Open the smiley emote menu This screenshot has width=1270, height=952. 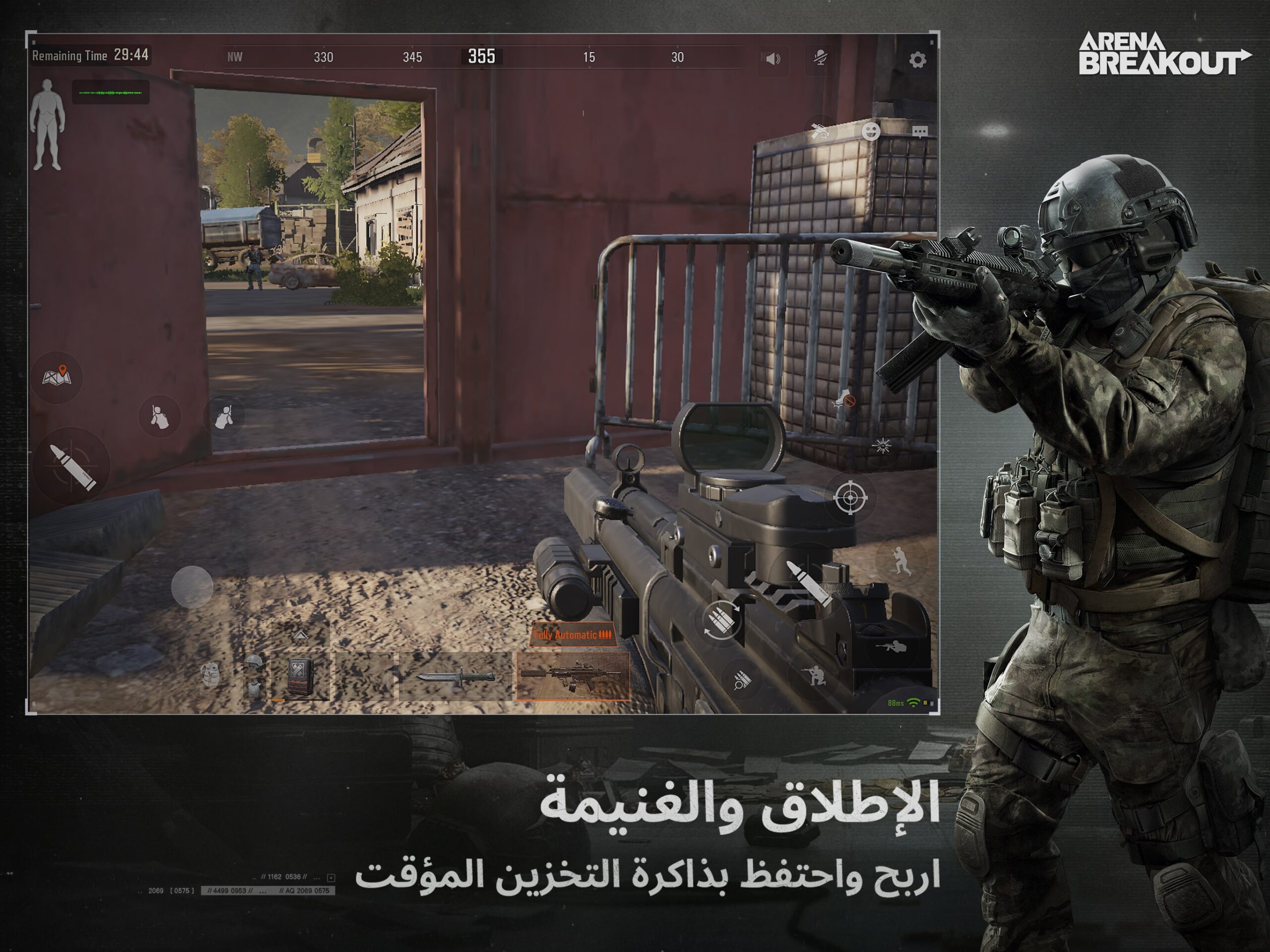click(871, 131)
